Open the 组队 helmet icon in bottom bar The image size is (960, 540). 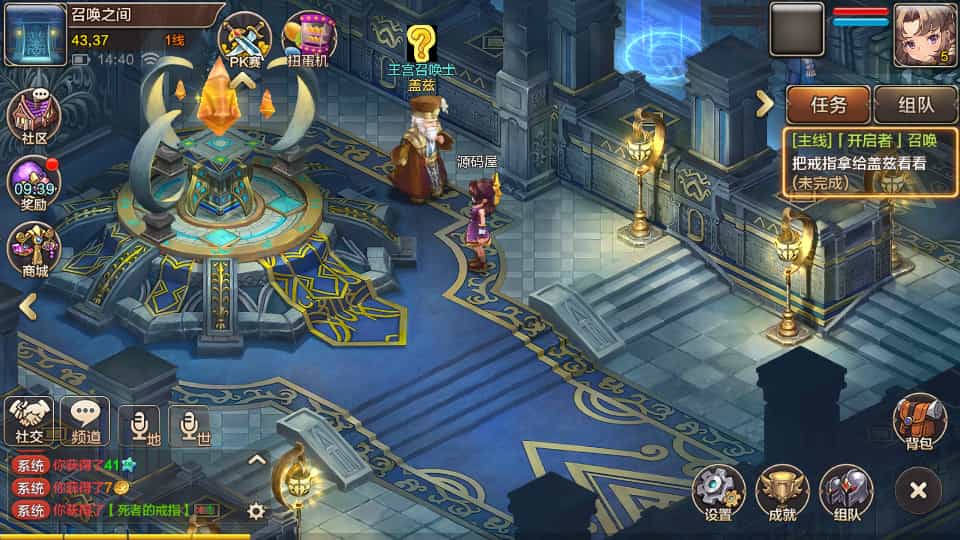pyautogui.click(x=846, y=492)
